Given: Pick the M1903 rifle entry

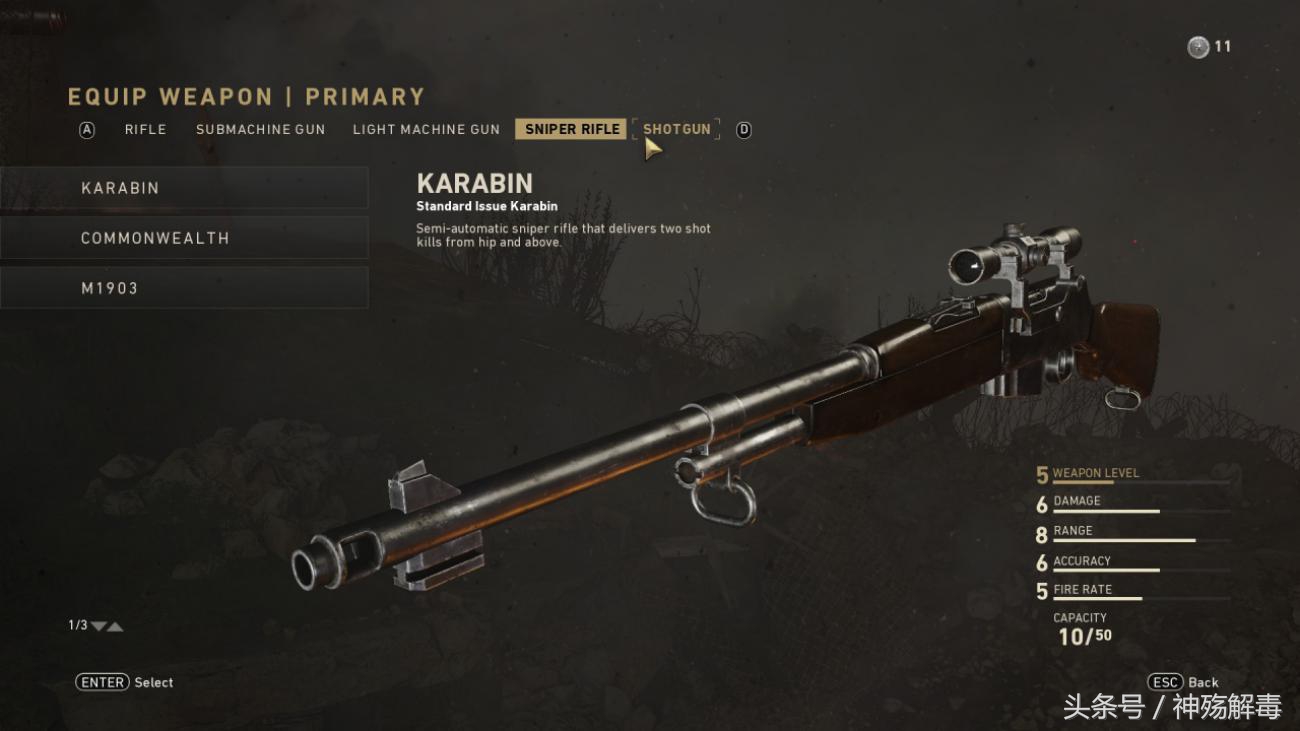Looking at the screenshot, I should (x=184, y=288).
